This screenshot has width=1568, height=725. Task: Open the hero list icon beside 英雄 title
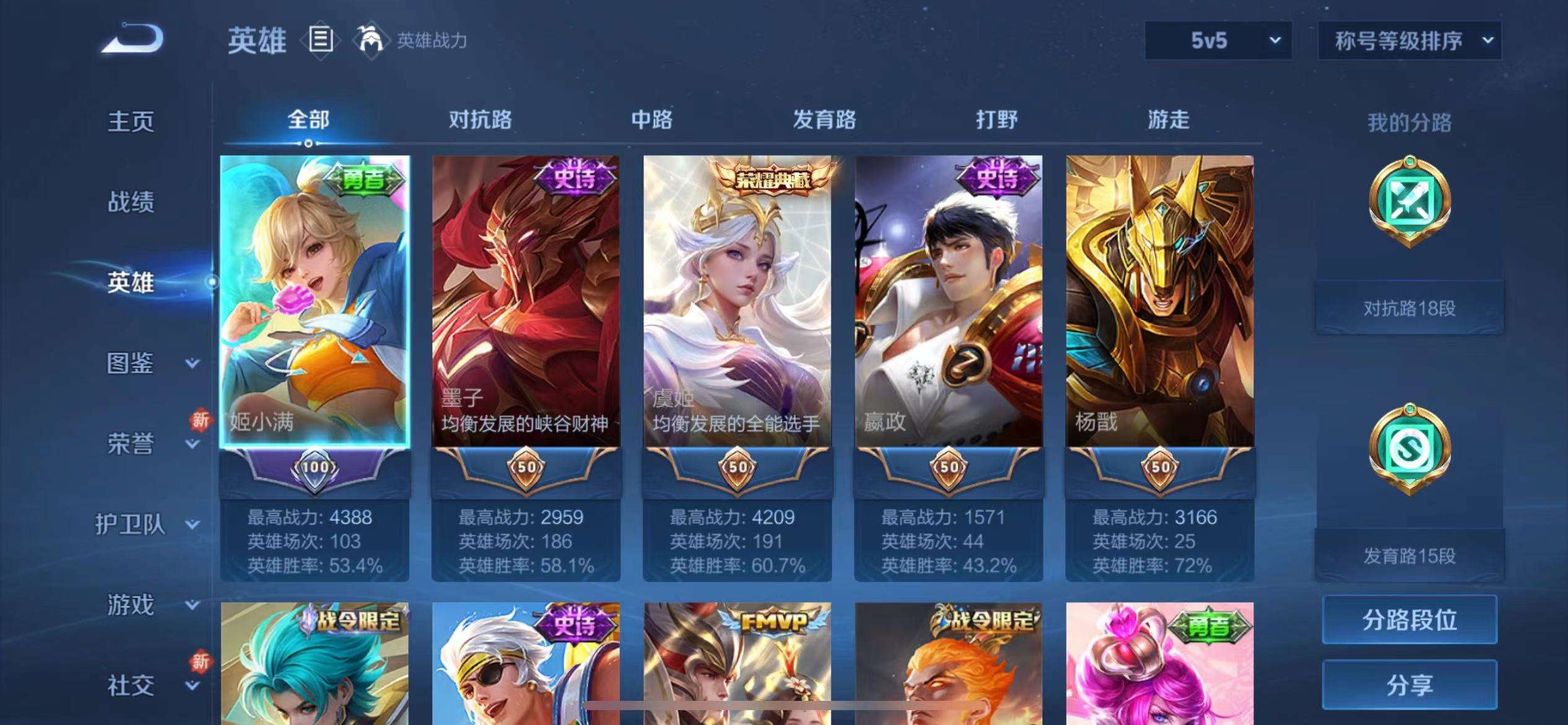[321, 40]
